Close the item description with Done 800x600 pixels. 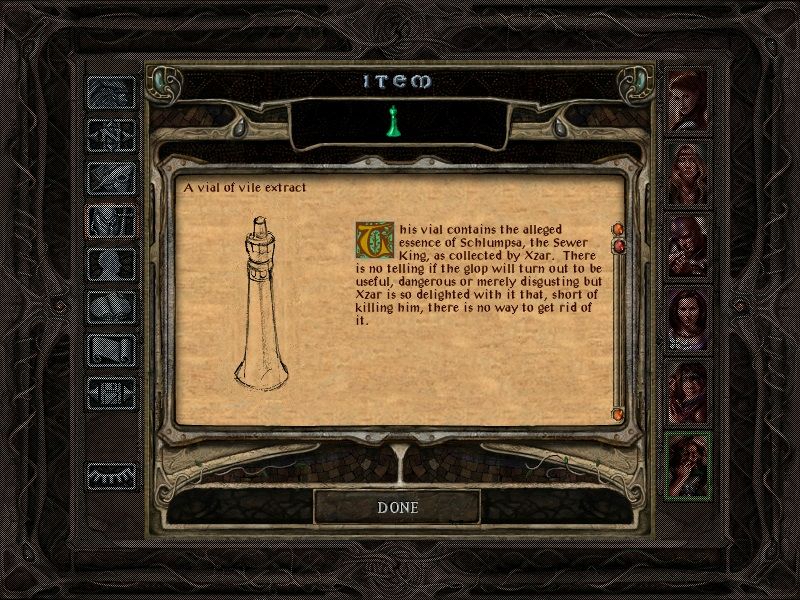[x=398, y=507]
